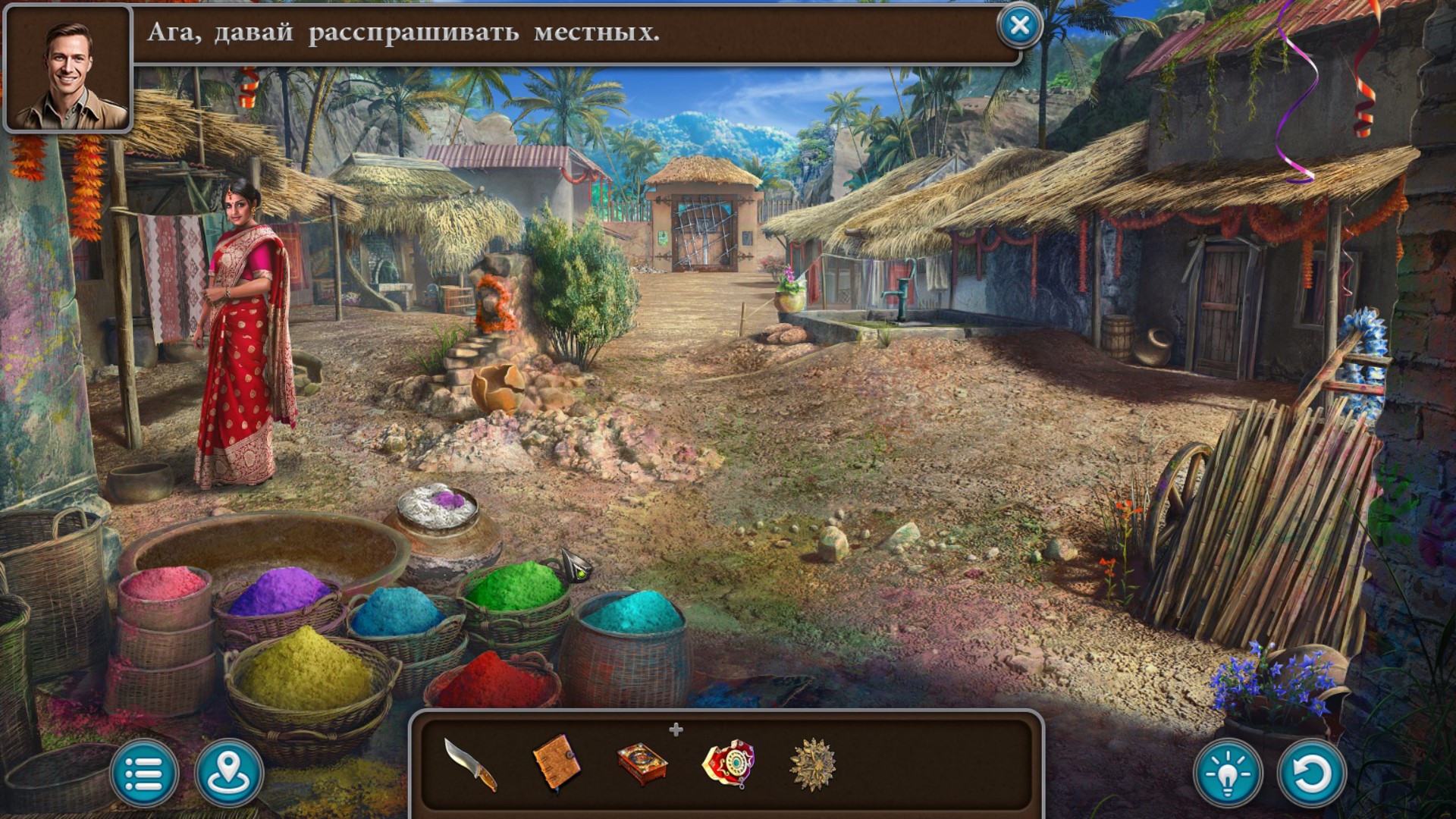The height and width of the screenshot is (819, 1456).
Task: Use the lightbulb hint button
Action: [1228, 773]
